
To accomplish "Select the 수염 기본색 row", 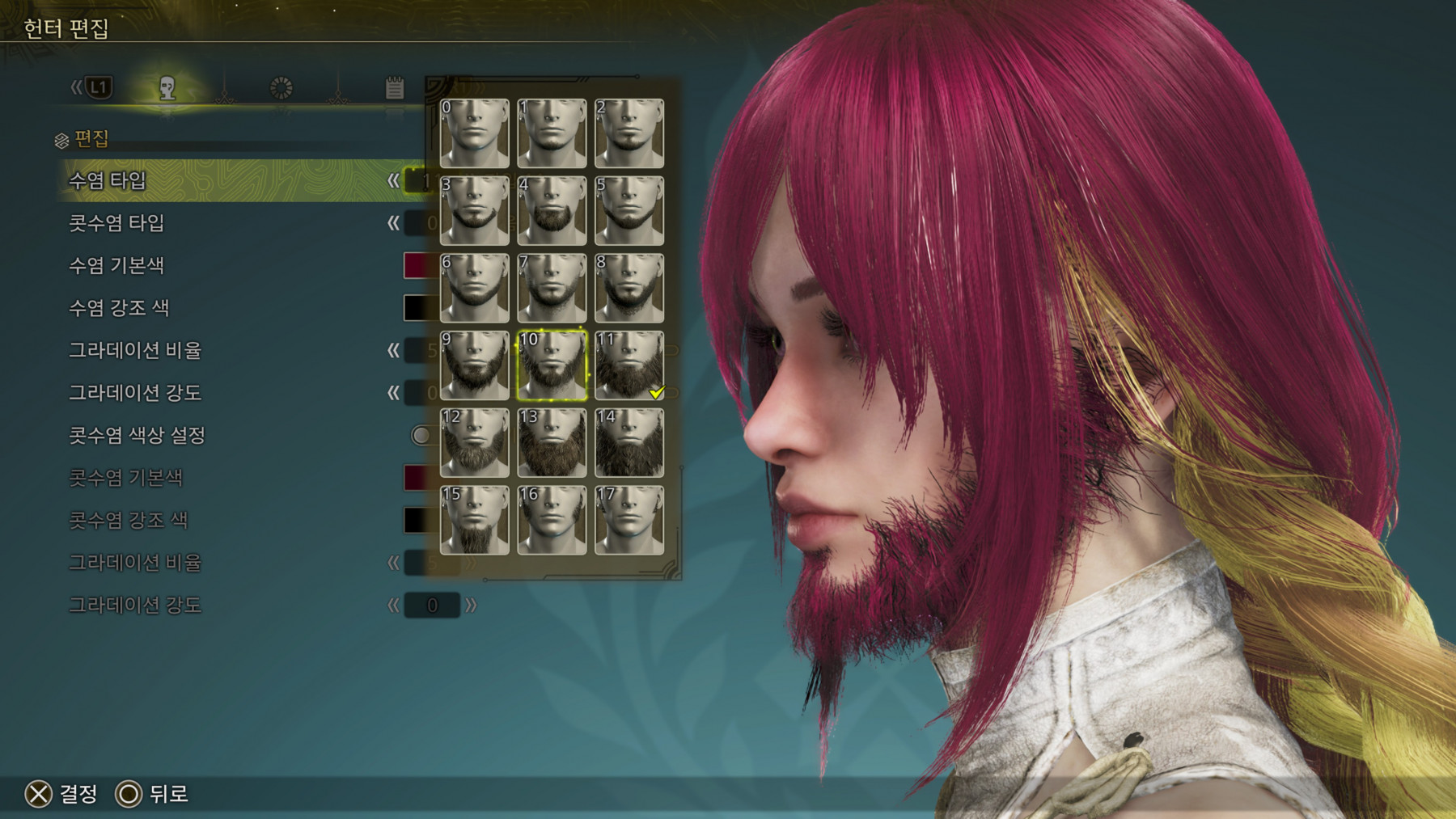I will tap(226, 265).
